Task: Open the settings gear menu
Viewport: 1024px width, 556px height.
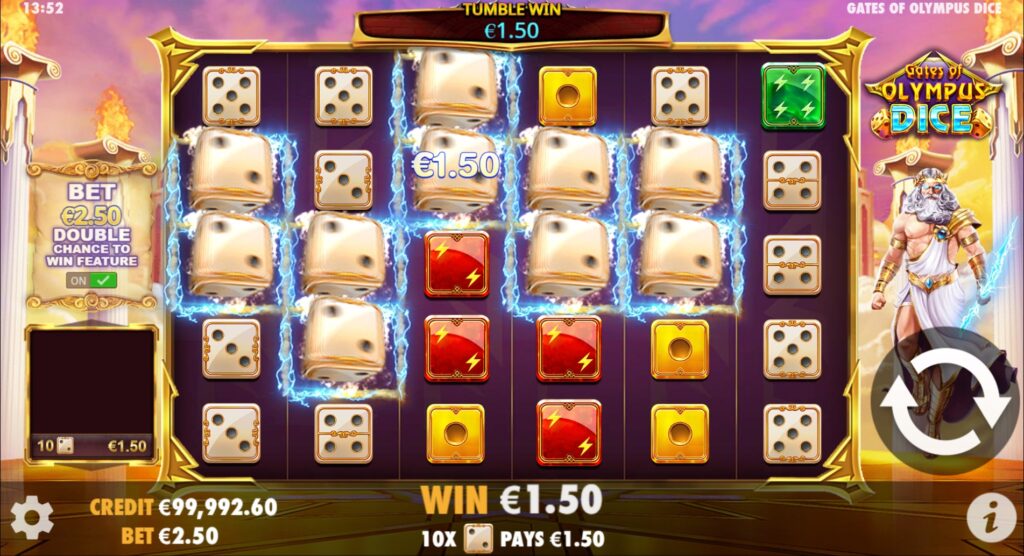Action: point(32,518)
